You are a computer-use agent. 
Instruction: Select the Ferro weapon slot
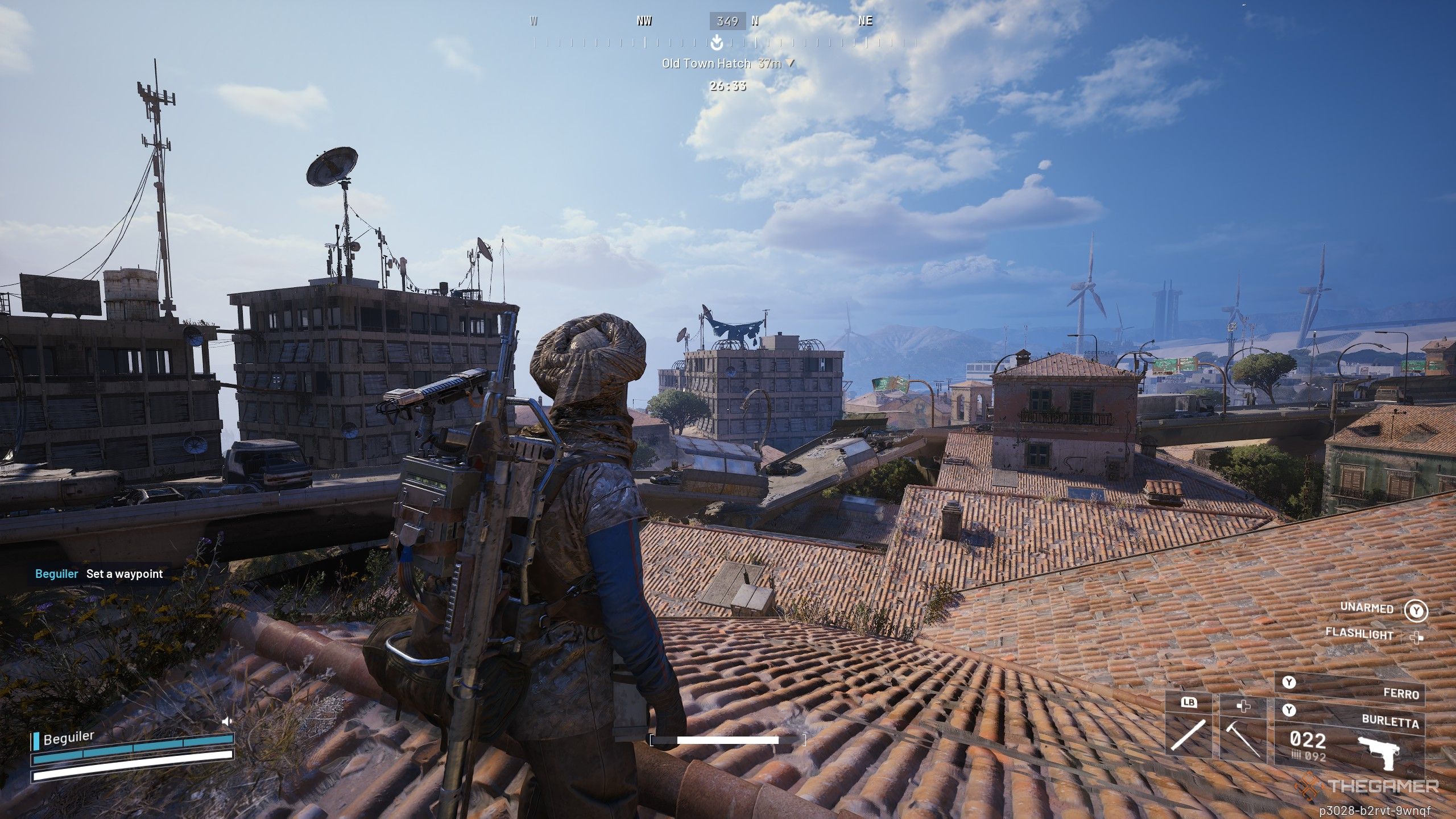coord(1349,690)
